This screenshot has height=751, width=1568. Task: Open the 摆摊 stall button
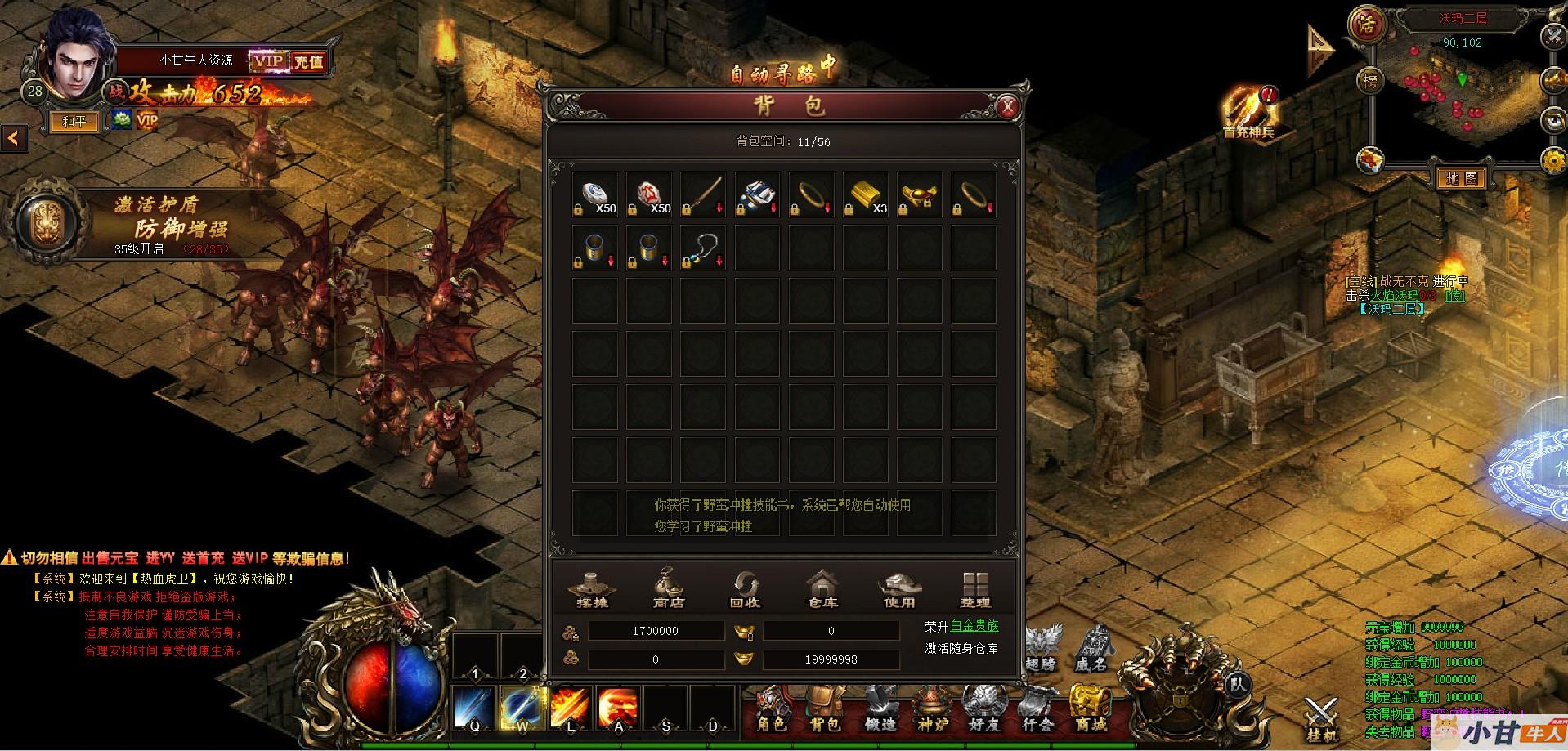click(x=593, y=589)
